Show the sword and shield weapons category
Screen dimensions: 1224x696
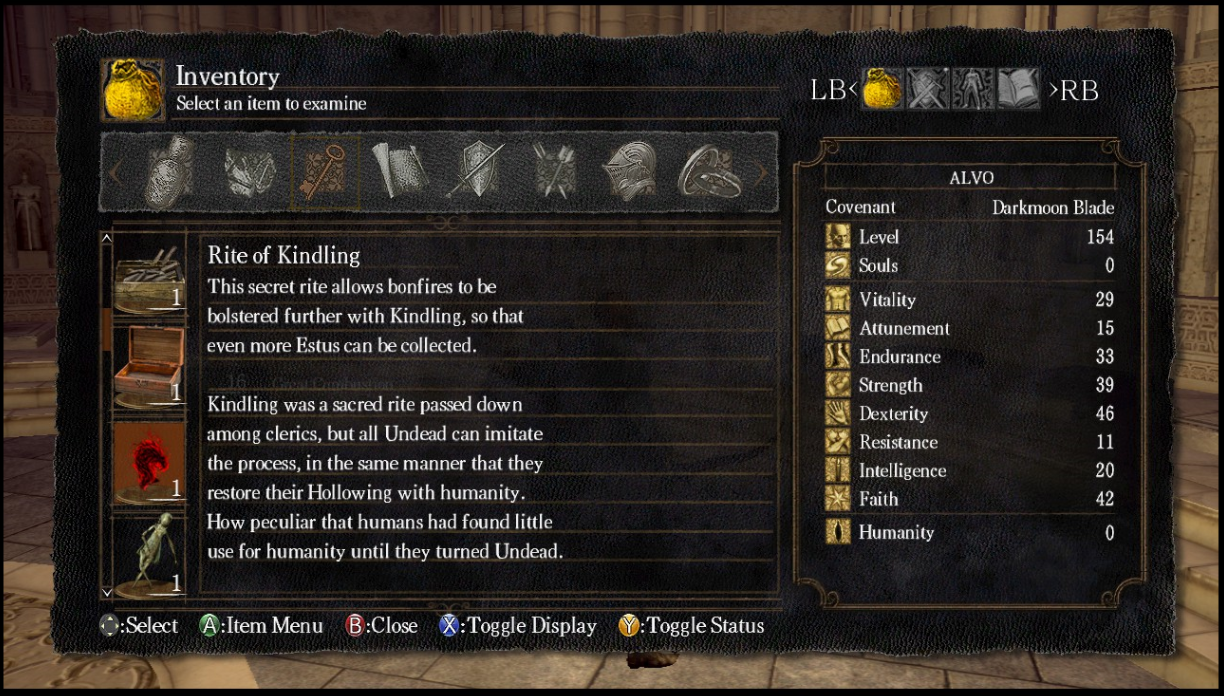[475, 172]
